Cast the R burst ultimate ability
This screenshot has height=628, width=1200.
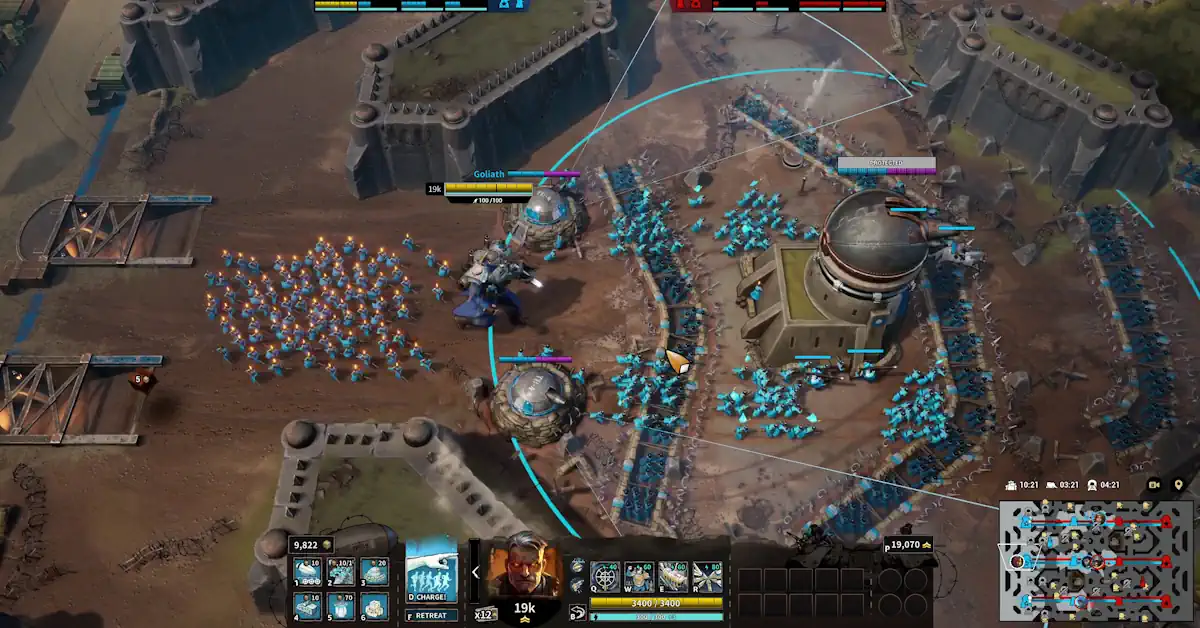point(707,577)
